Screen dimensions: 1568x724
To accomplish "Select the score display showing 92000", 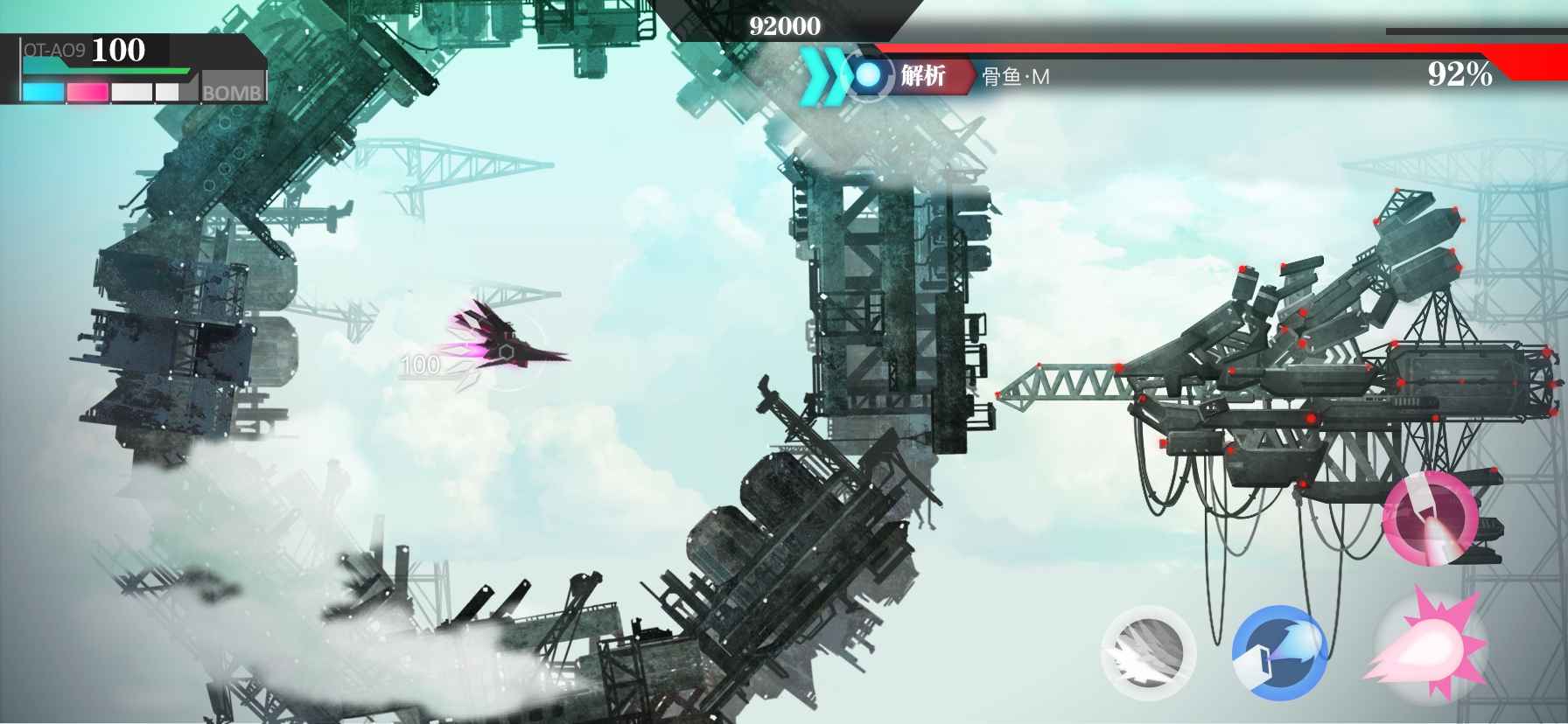I will point(785,24).
